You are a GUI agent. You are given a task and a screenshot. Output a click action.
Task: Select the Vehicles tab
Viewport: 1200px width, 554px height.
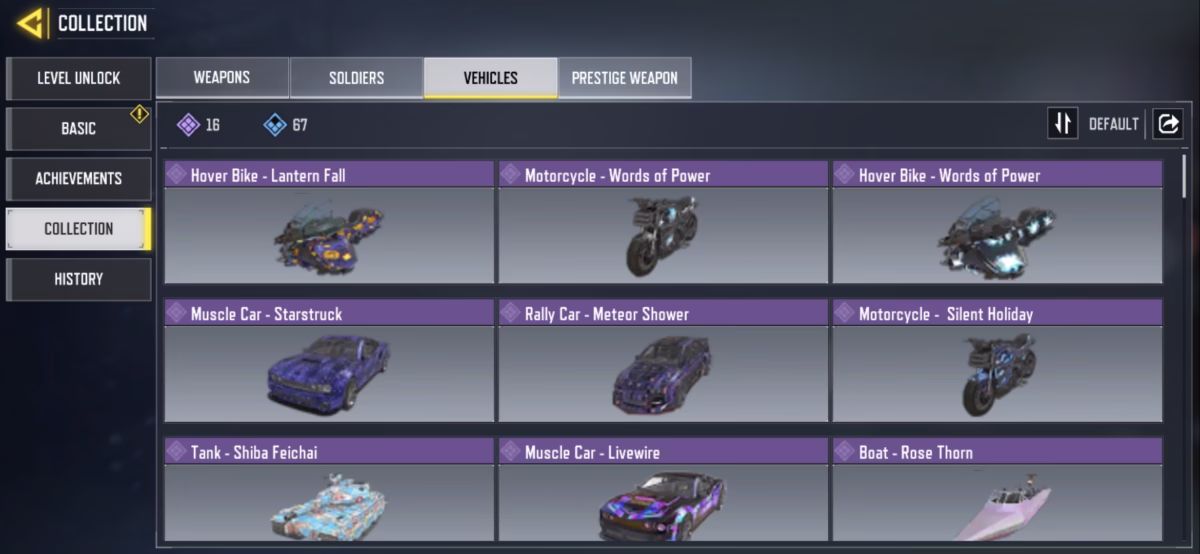(490, 78)
